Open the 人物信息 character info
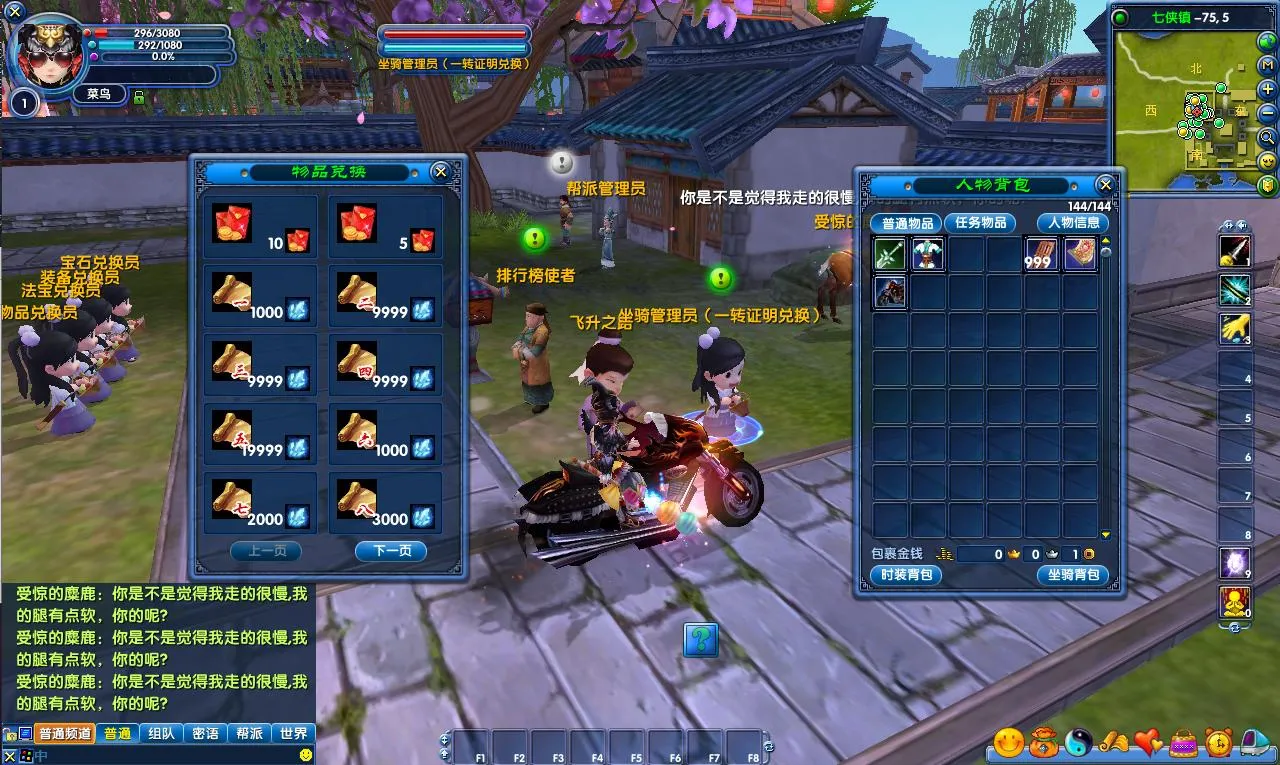The width and height of the screenshot is (1280, 765). (1074, 223)
